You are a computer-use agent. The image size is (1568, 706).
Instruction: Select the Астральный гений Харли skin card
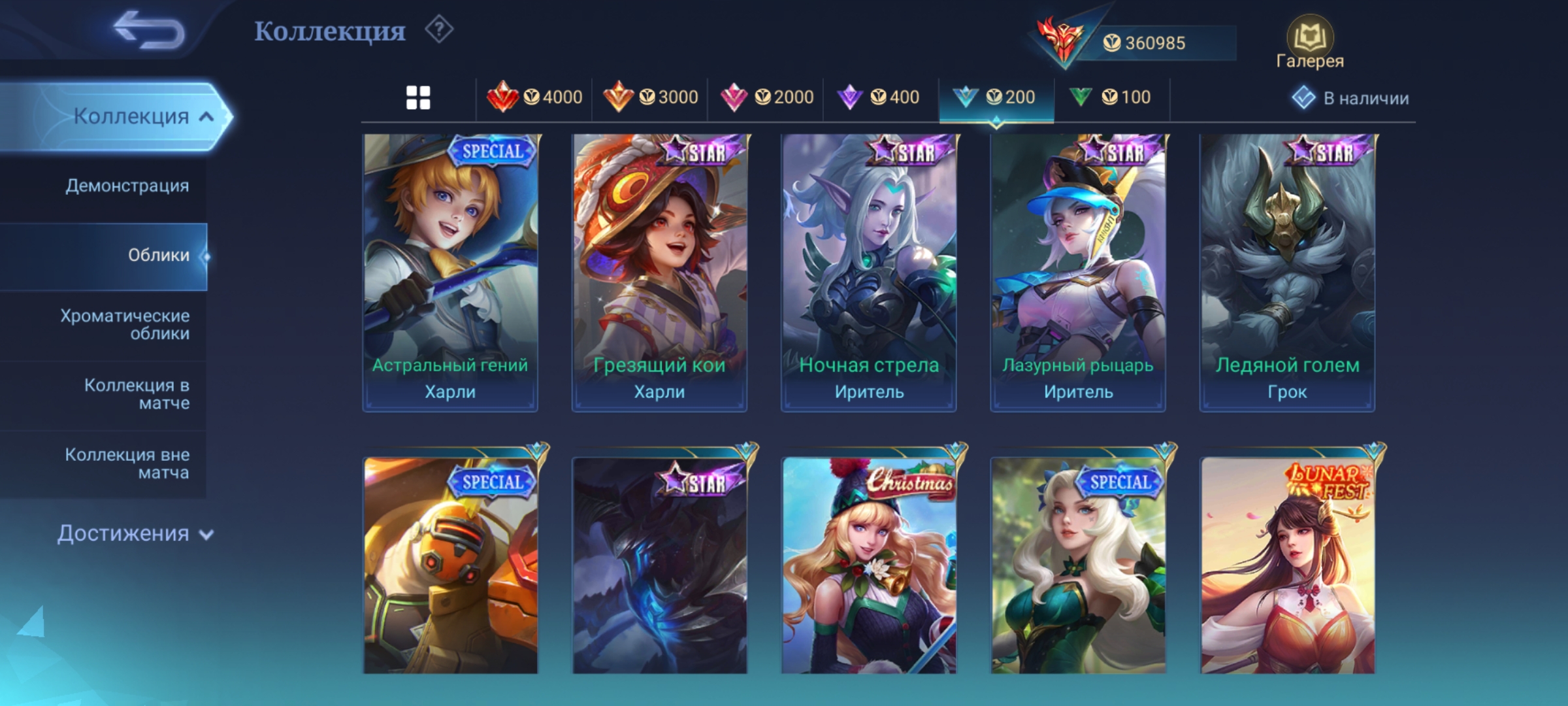(450, 273)
